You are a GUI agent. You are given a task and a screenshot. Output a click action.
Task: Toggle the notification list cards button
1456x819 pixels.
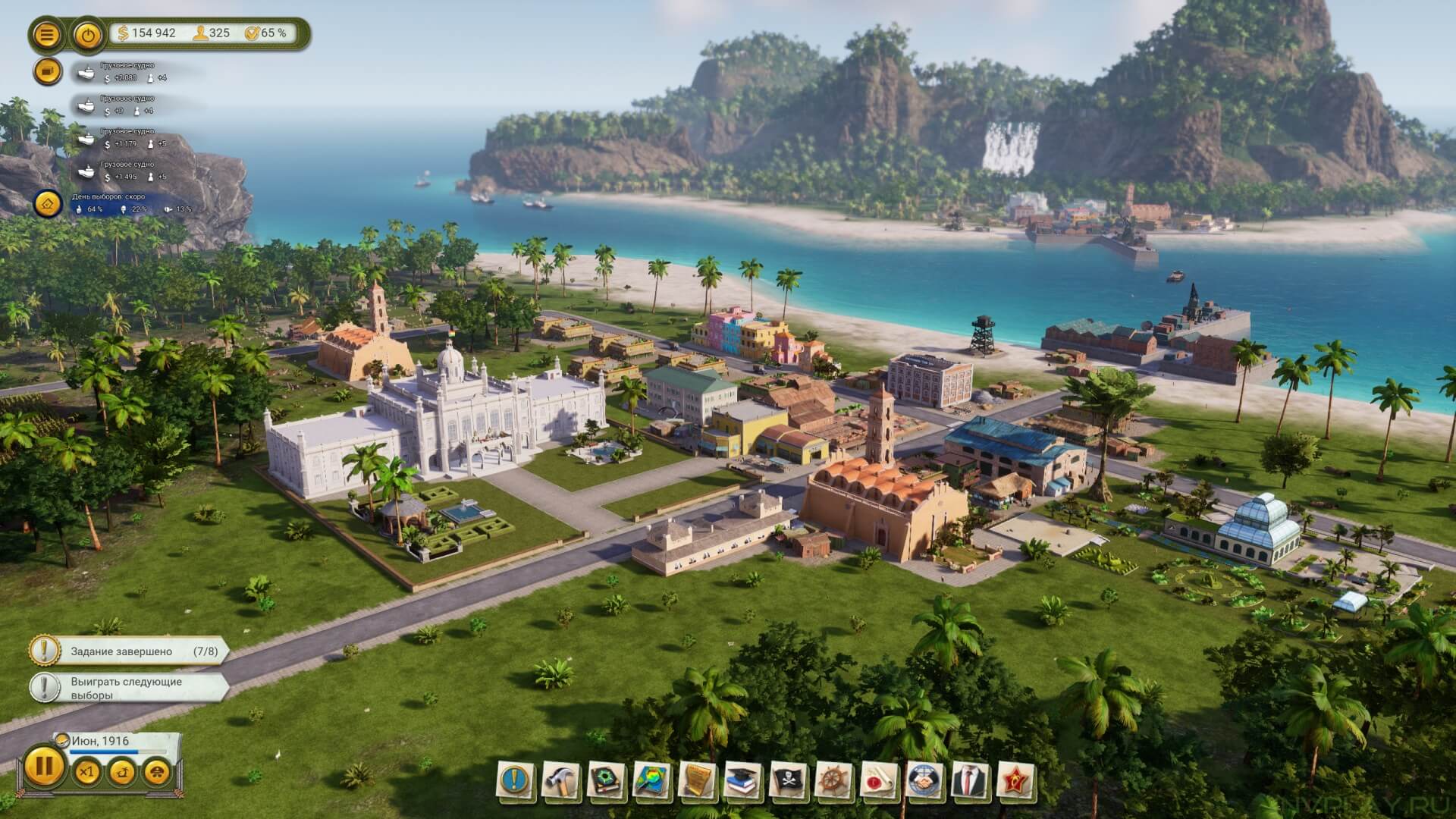click(x=47, y=71)
